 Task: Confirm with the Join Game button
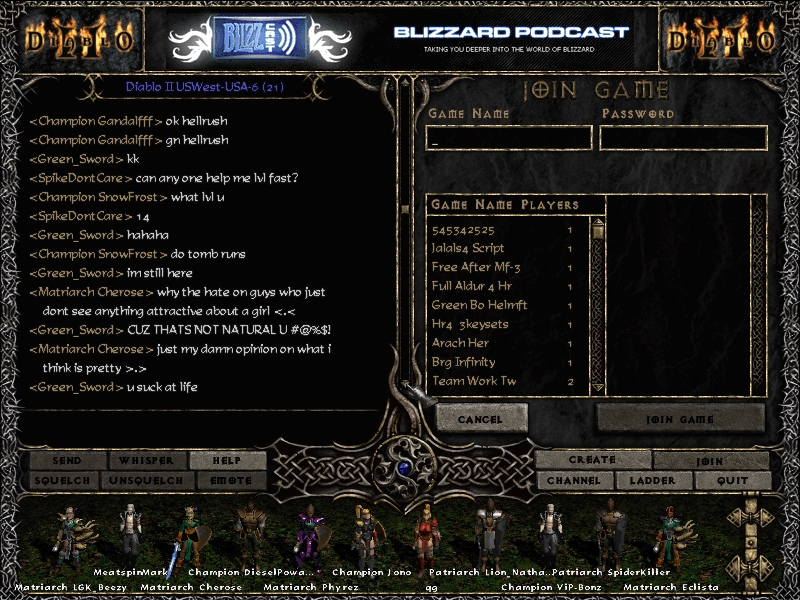click(x=681, y=419)
